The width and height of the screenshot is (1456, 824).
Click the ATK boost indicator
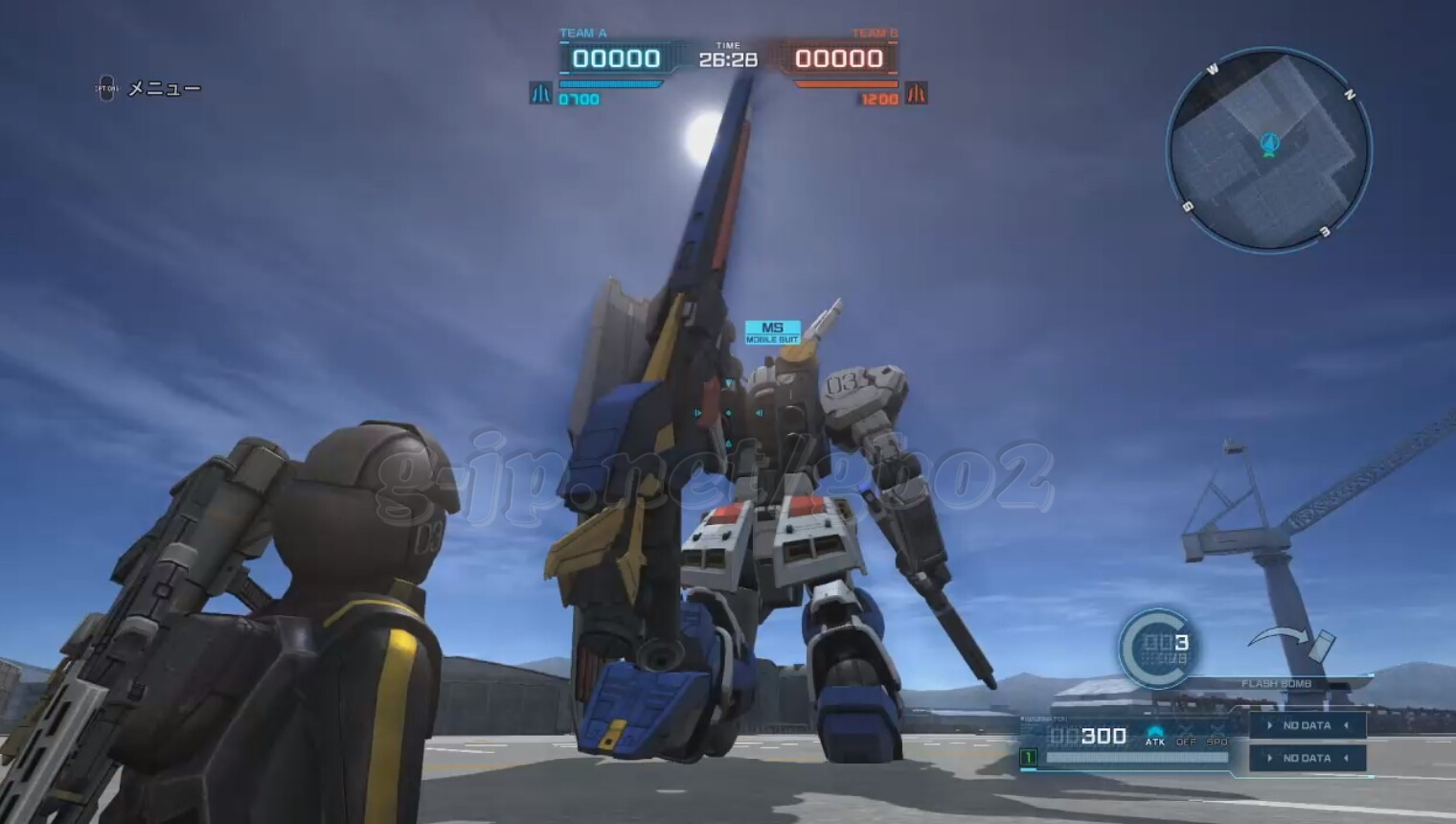coord(1155,736)
